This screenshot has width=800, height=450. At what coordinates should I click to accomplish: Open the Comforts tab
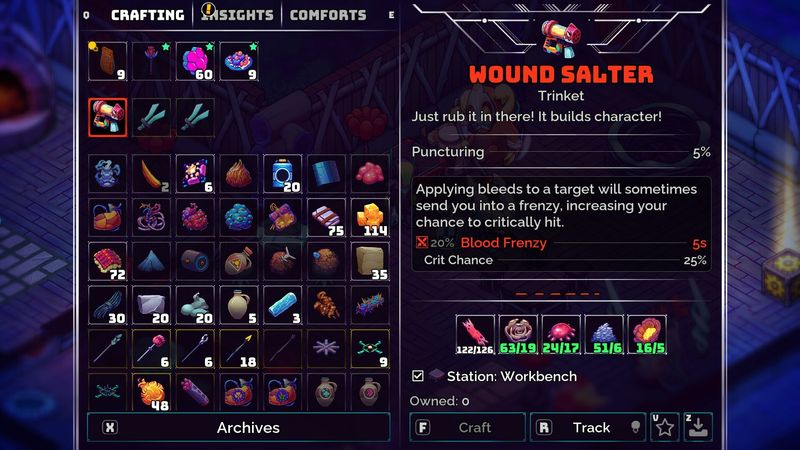pos(327,15)
